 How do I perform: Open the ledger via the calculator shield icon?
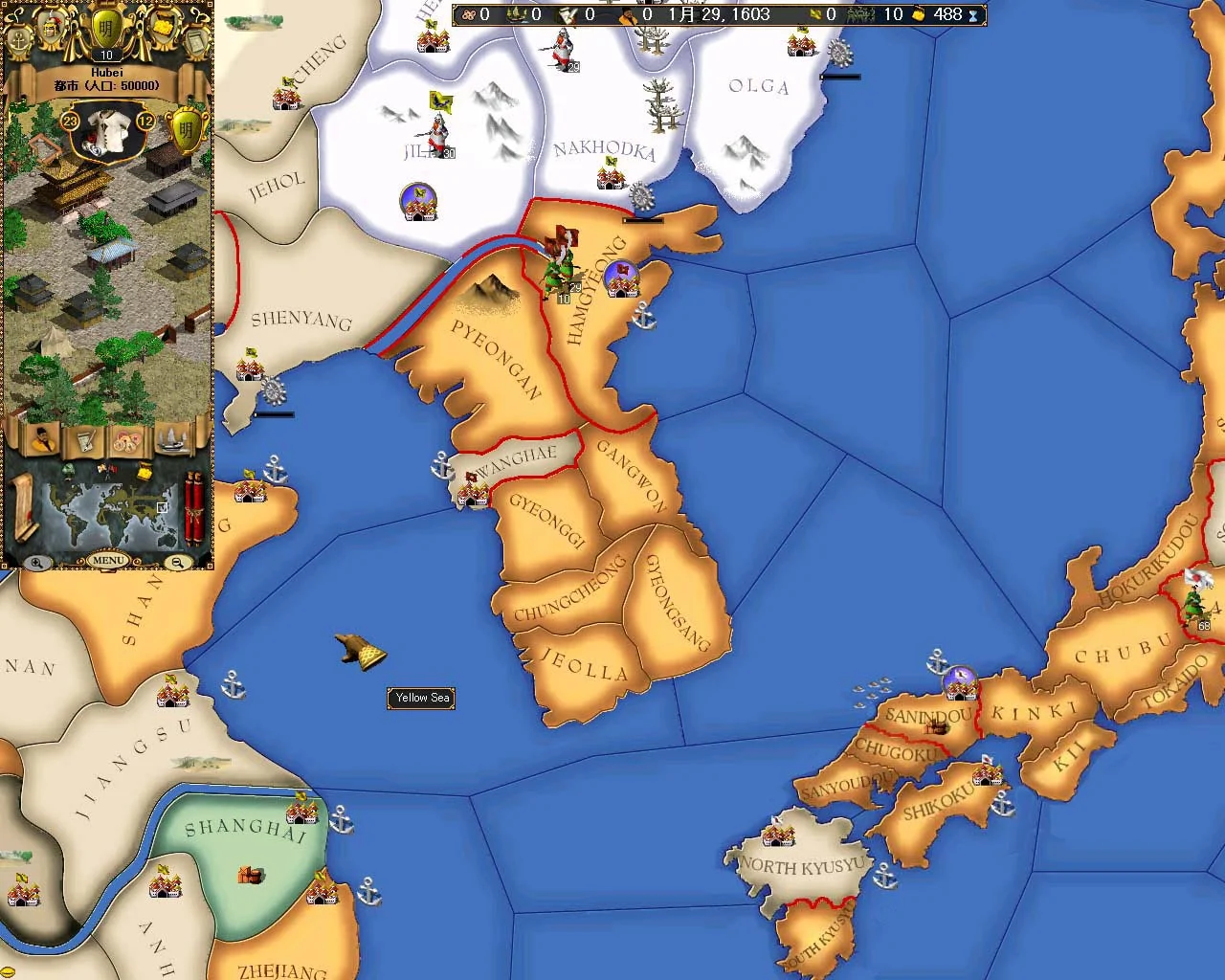194,39
